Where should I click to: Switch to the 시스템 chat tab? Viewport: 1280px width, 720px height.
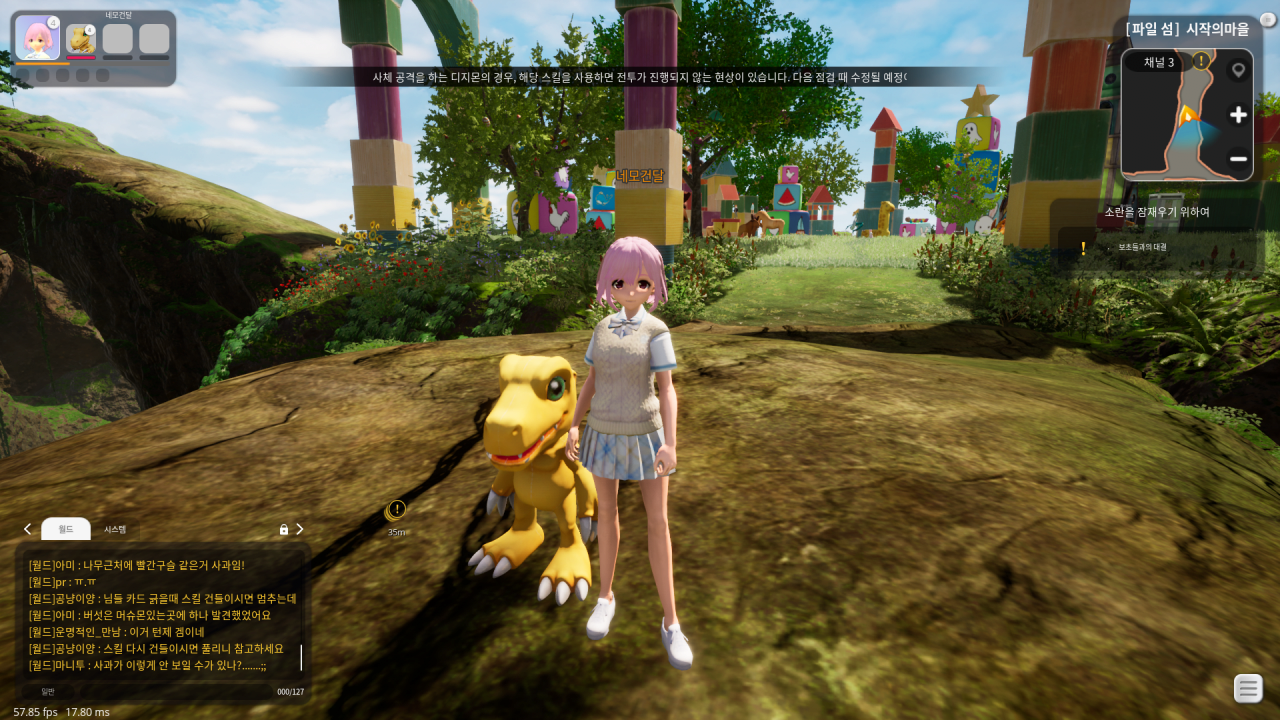click(x=113, y=529)
